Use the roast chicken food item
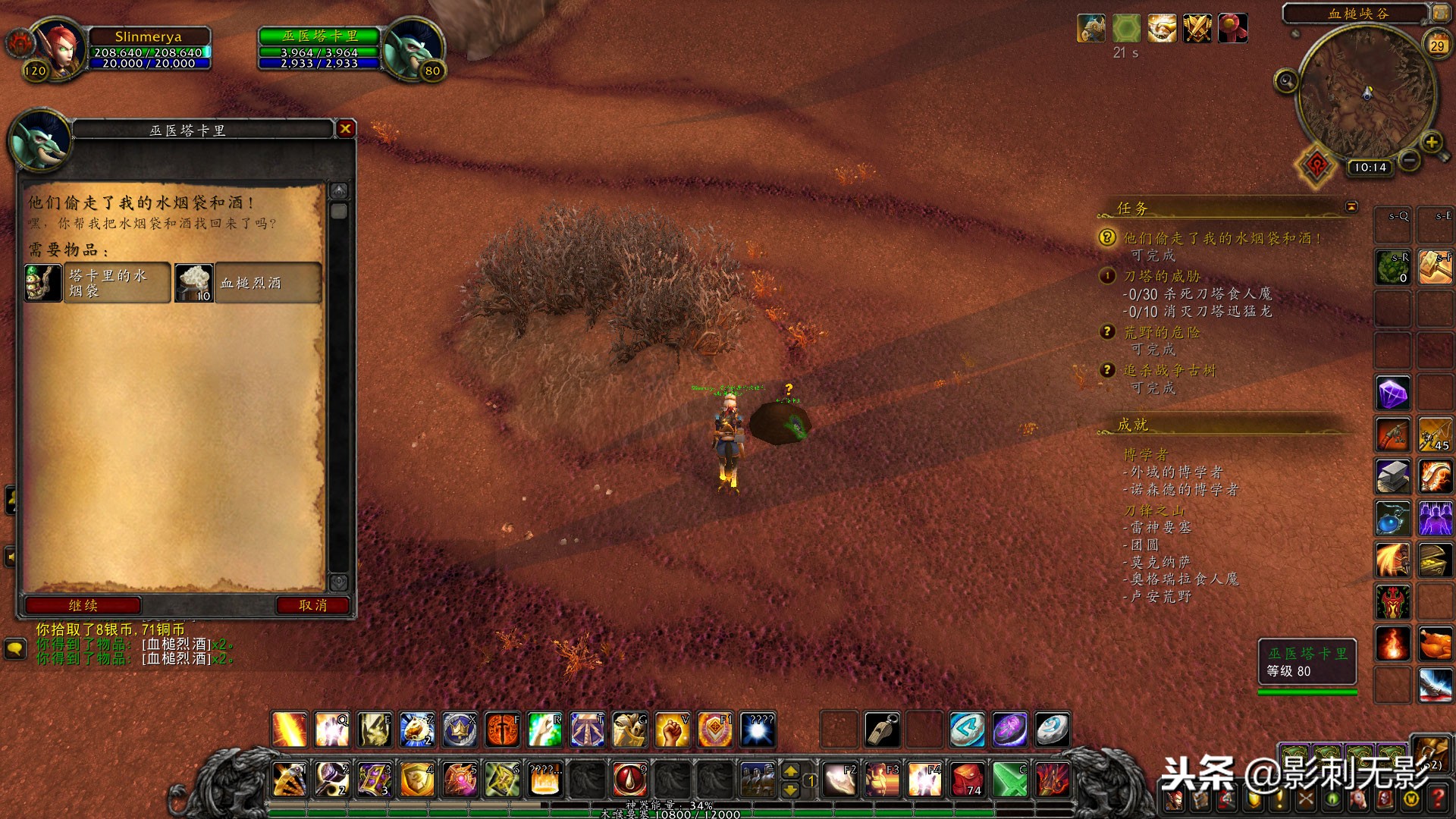Screen dimensions: 1456x819 (1436, 645)
